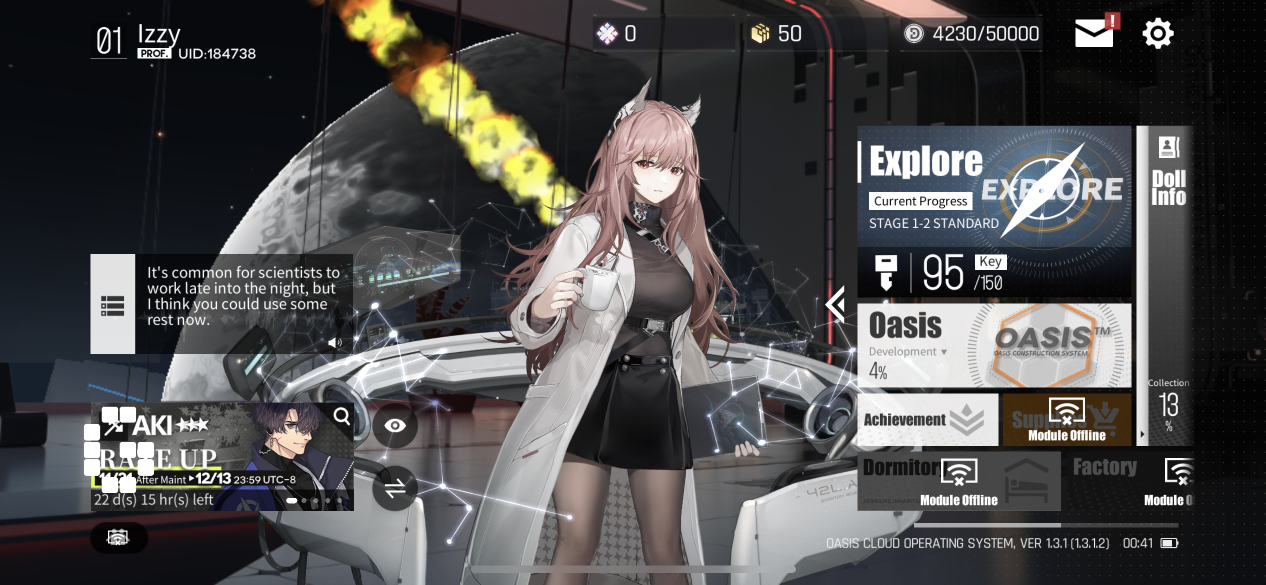Replay the voice line speaker icon

click(x=335, y=342)
